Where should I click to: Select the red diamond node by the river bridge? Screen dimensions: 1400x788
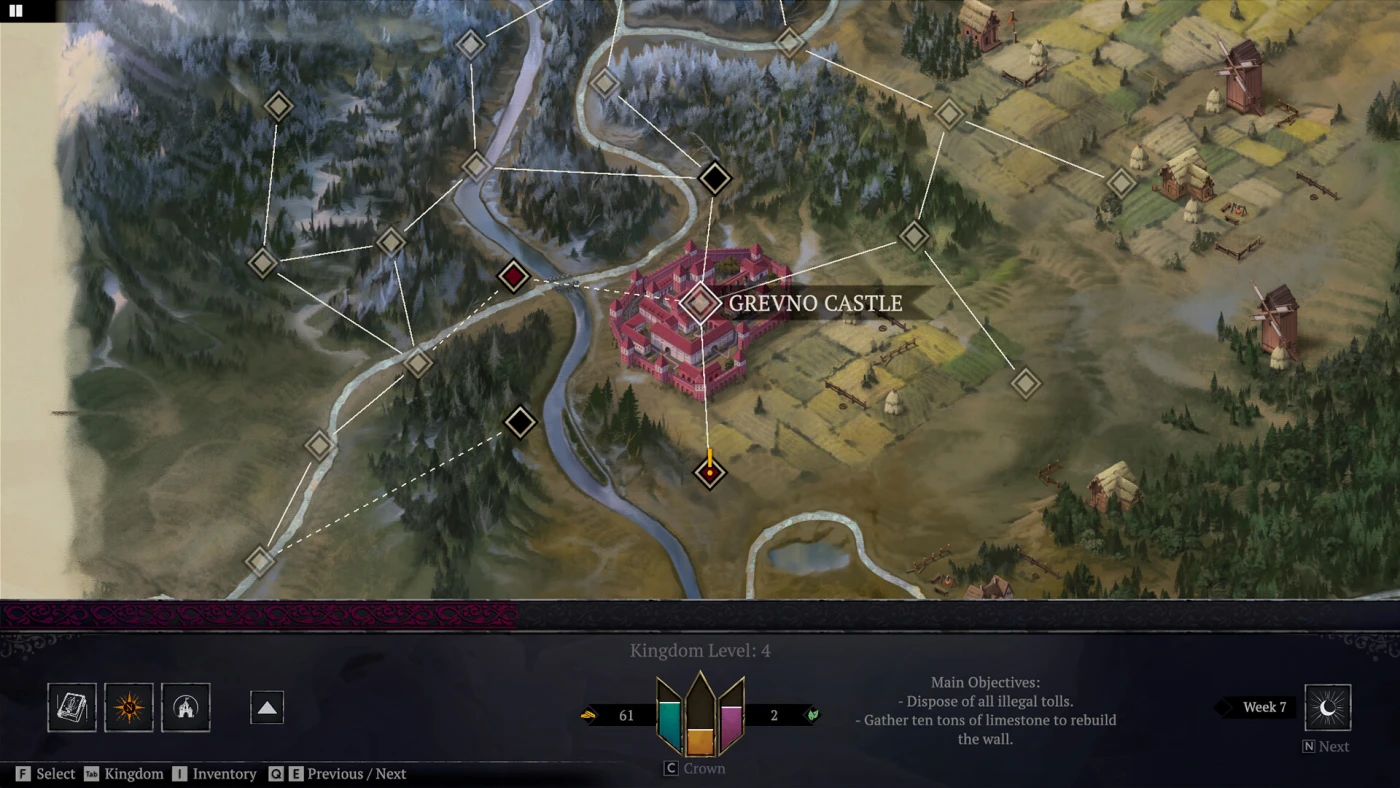pos(513,276)
